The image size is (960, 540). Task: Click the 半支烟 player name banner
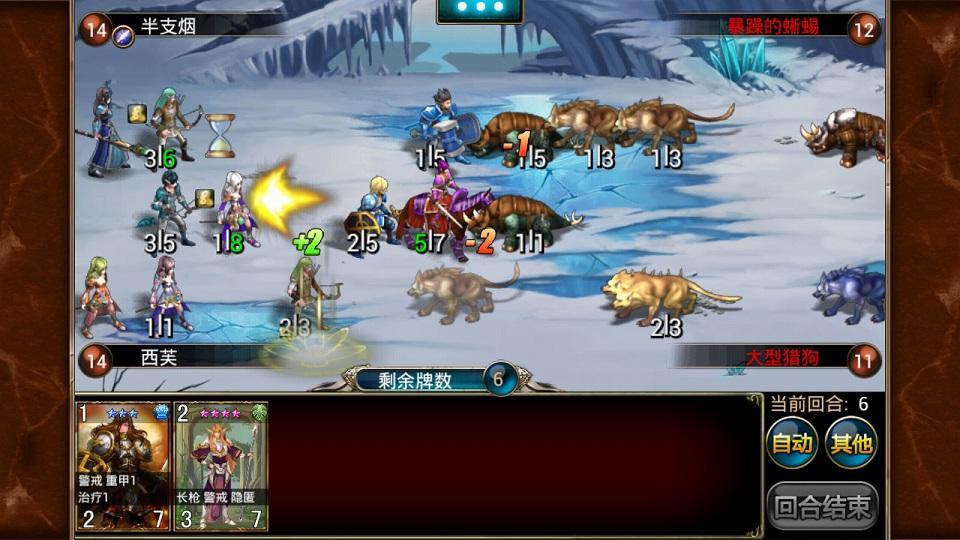point(172,28)
